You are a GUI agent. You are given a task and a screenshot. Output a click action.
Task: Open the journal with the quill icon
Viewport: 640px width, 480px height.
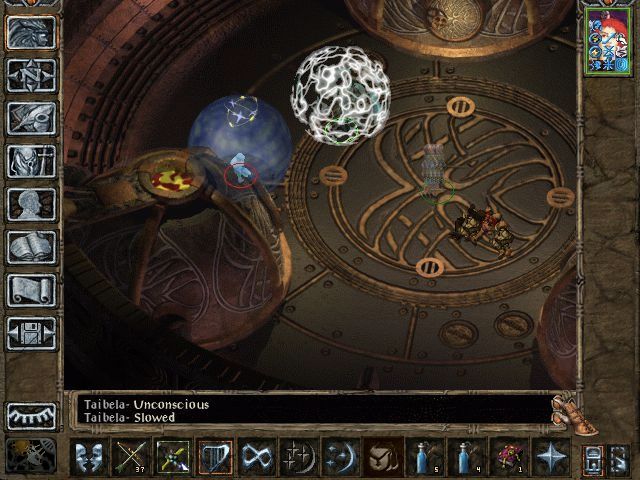coord(31,118)
